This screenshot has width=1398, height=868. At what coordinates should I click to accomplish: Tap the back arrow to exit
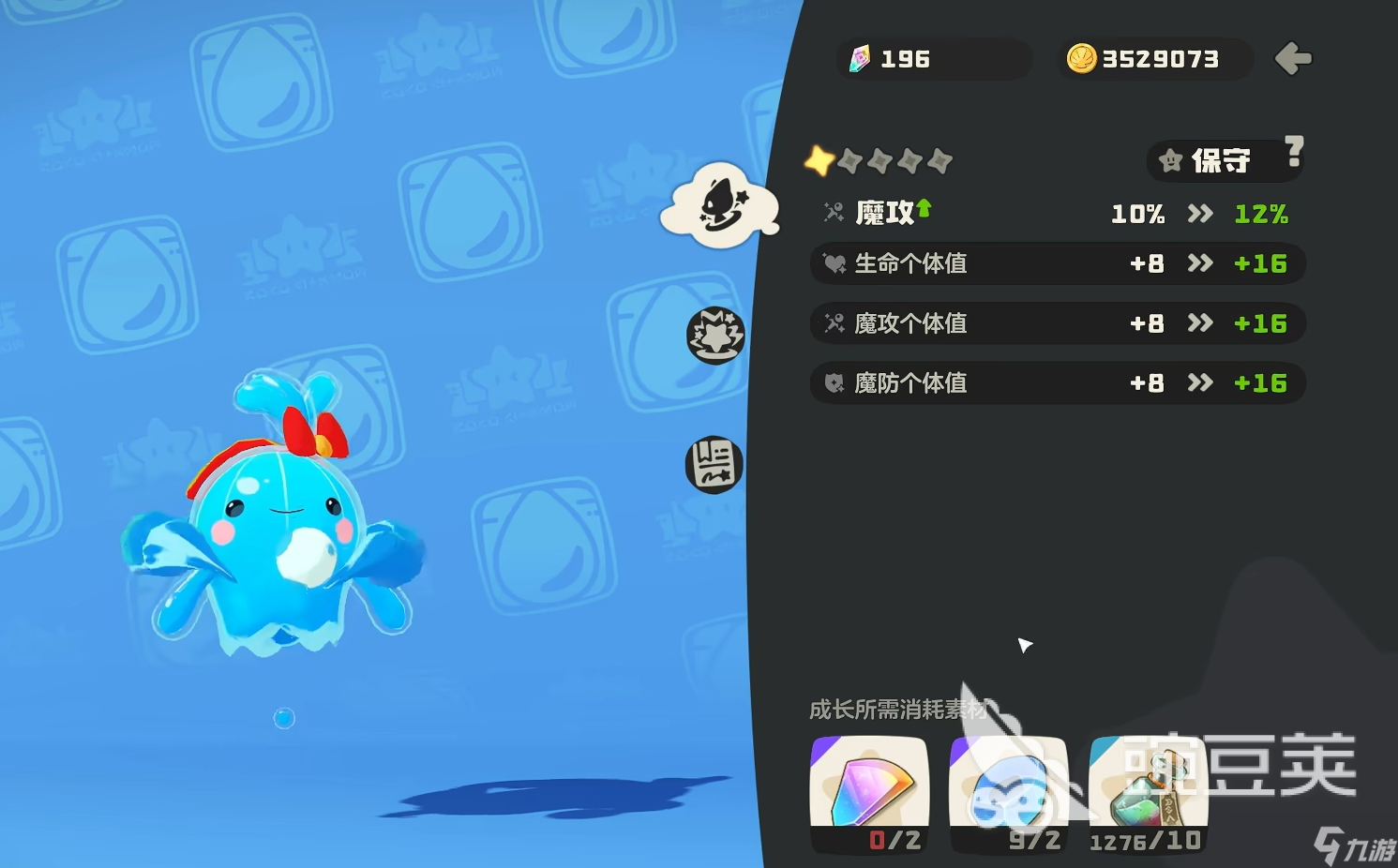pos(1294,58)
